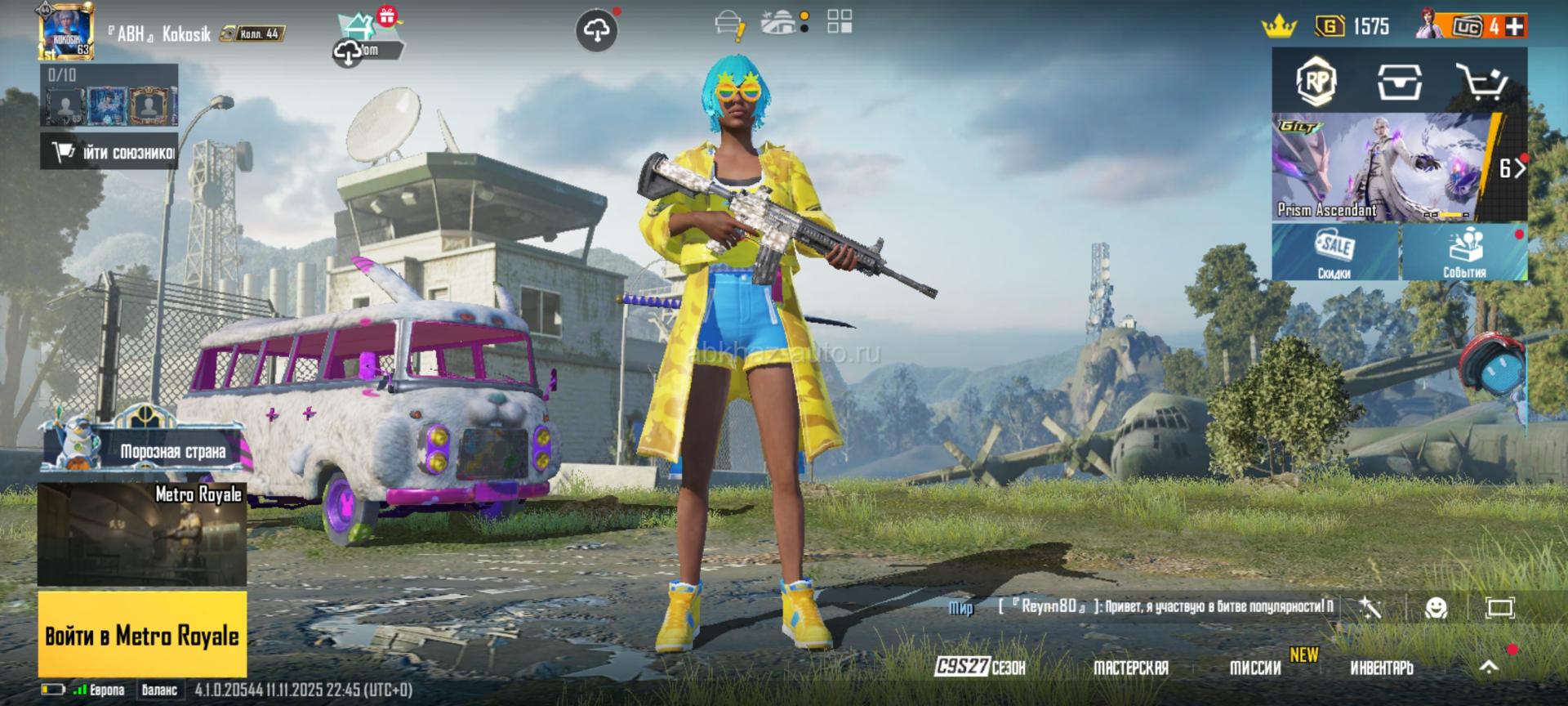The height and width of the screenshot is (706, 1568).
Task: Open the emote smiley icon
Action: click(1436, 607)
